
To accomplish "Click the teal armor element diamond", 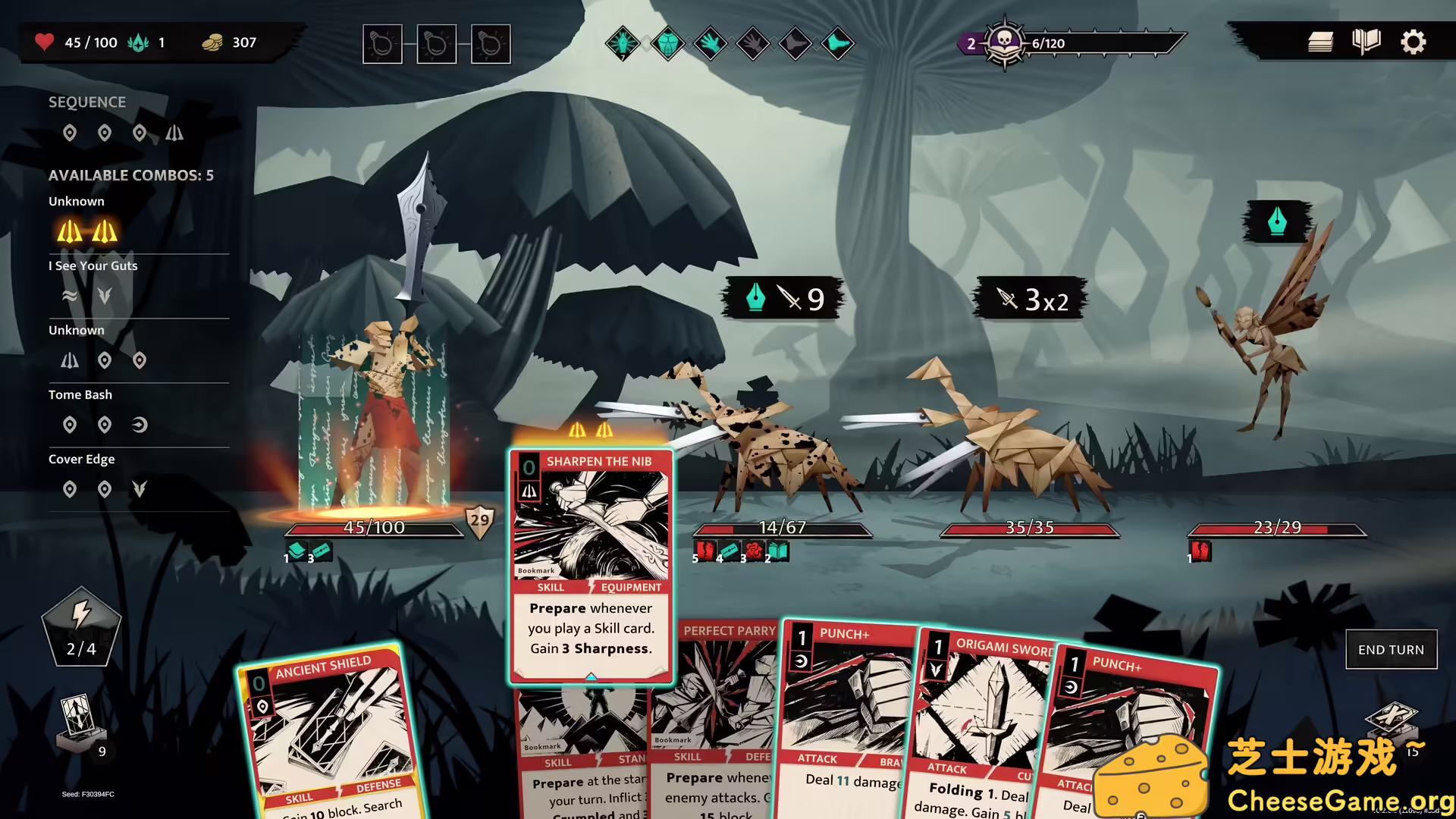I will tap(665, 43).
